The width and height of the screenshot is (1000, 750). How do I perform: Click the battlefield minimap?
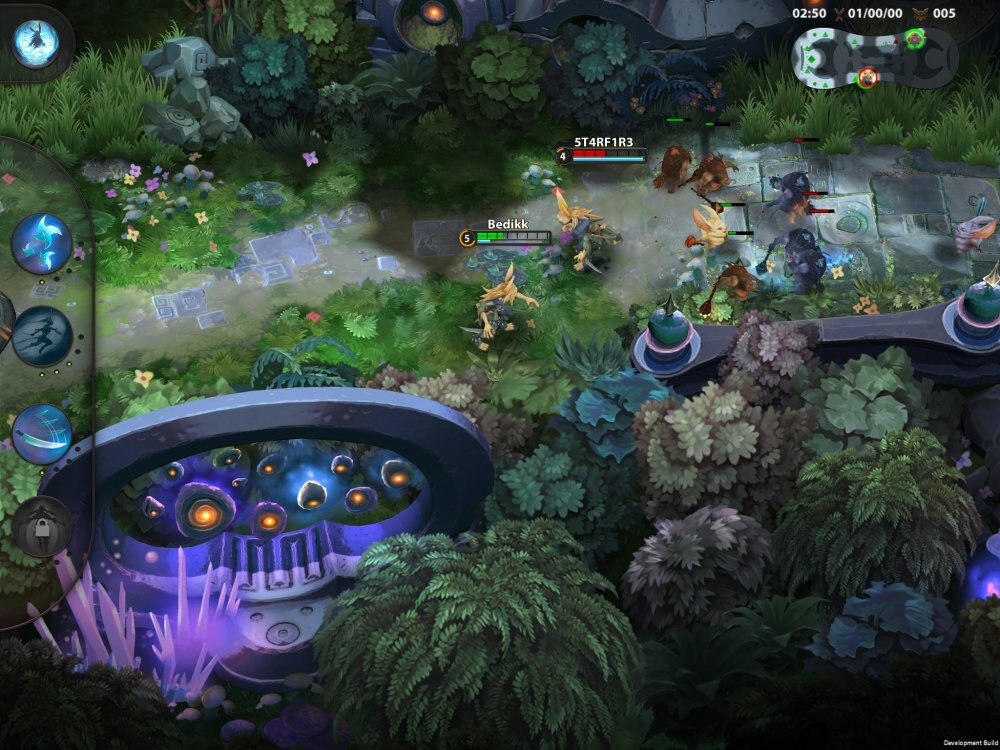tap(874, 58)
